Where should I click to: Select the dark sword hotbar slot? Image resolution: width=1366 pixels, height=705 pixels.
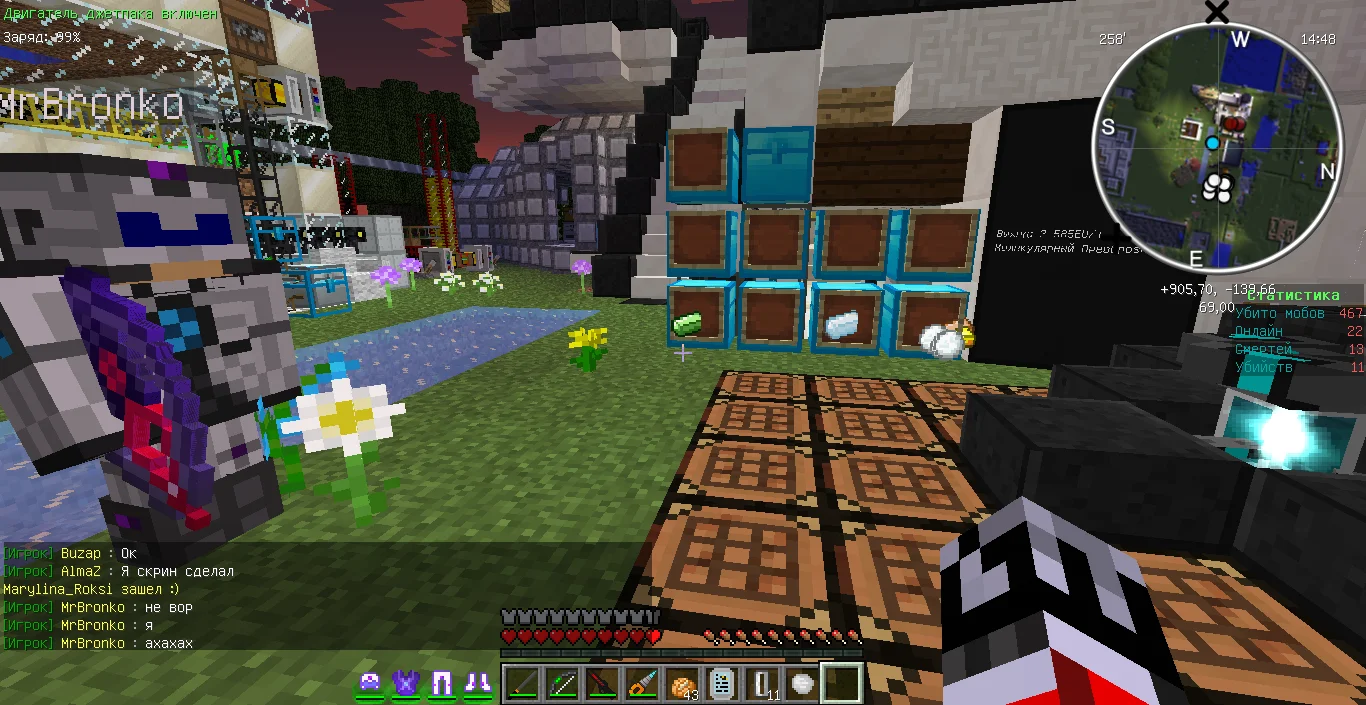(523, 684)
